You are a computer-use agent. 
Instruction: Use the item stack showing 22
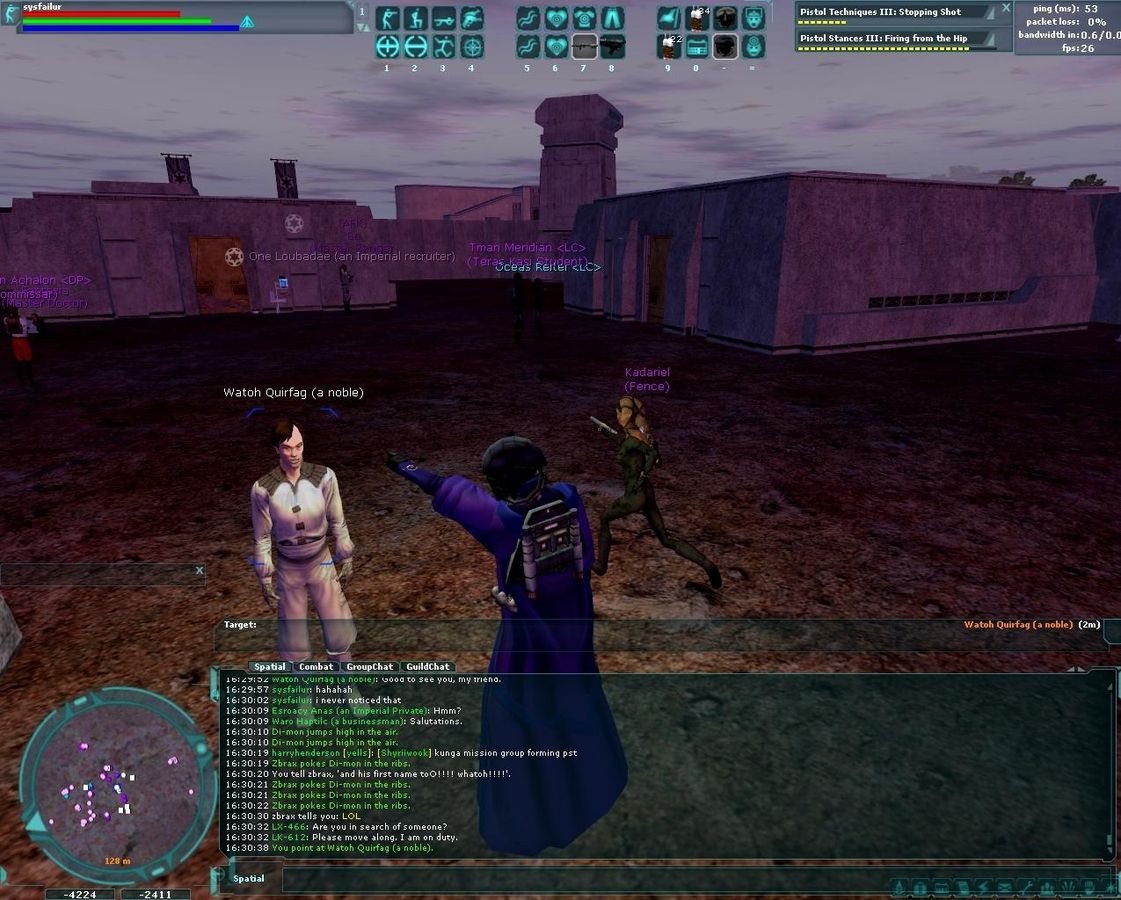[669, 46]
